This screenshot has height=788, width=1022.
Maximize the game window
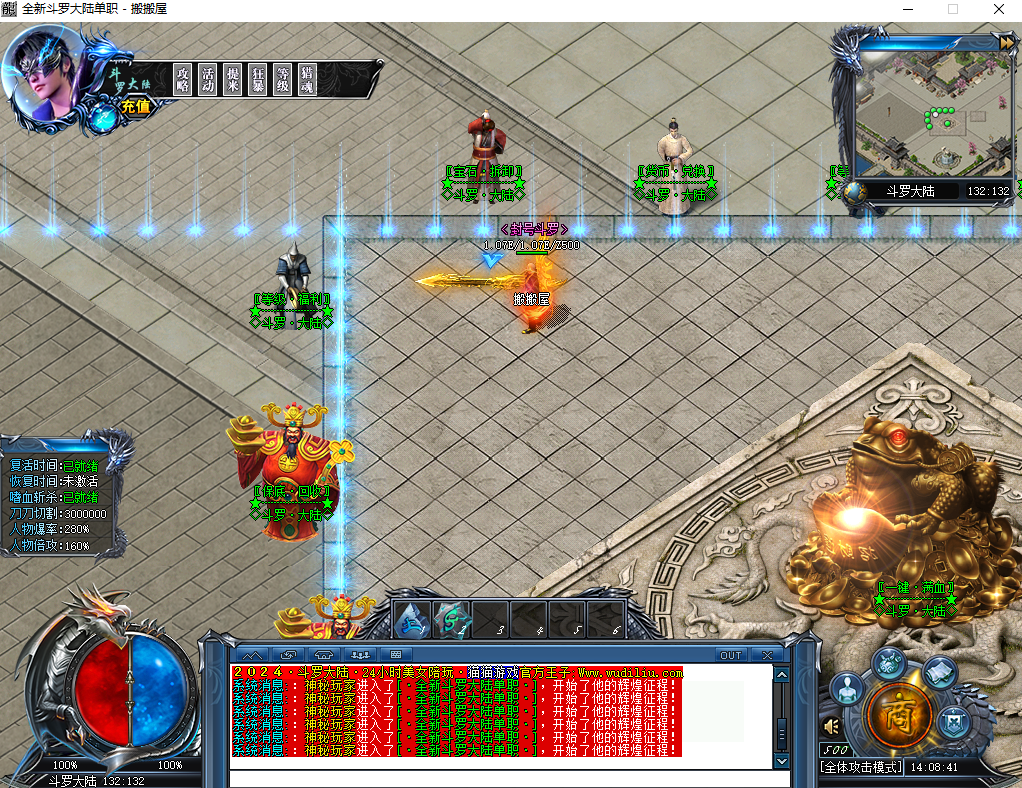coord(953,9)
